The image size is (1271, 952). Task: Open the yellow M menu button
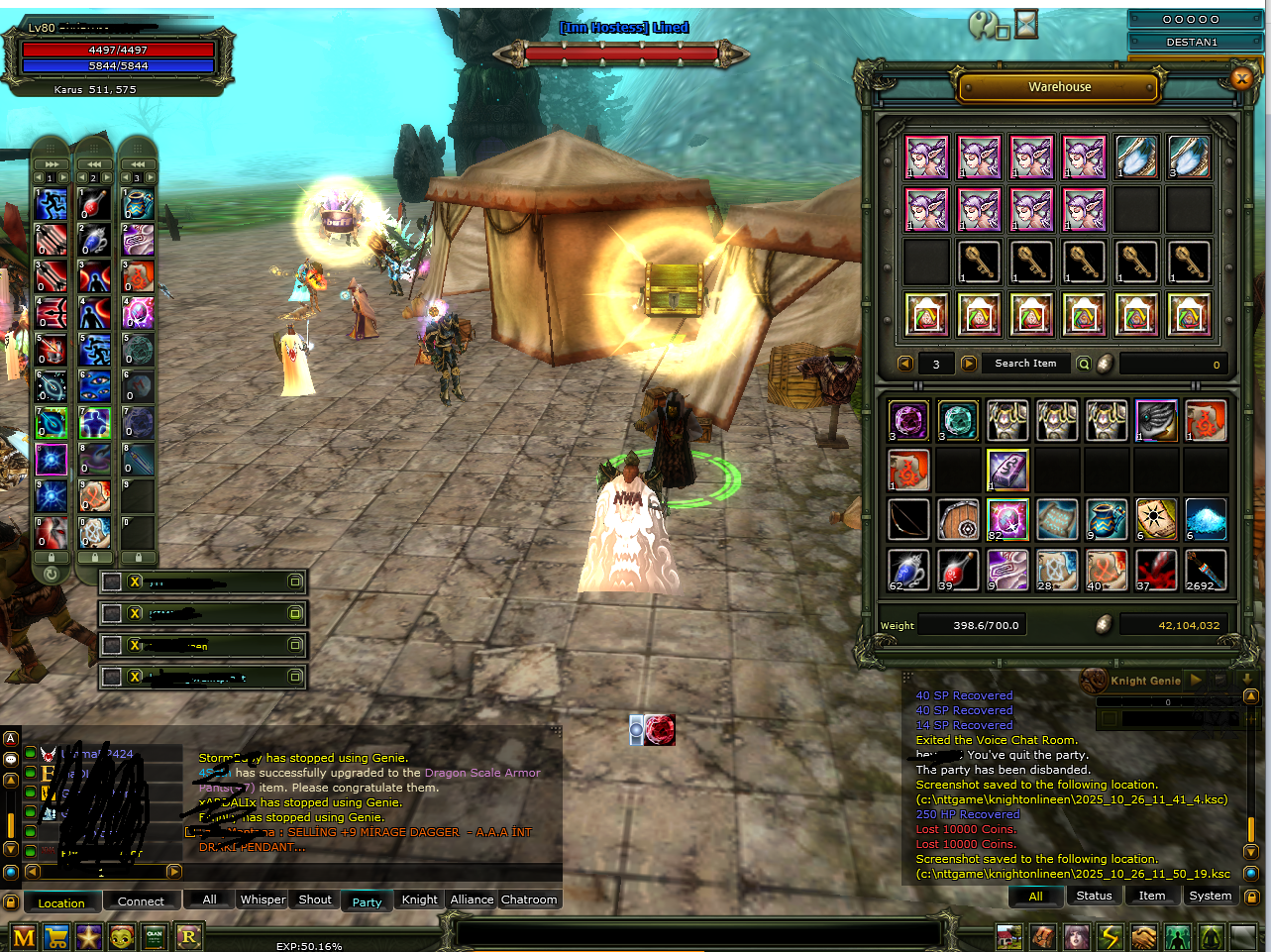pos(24,936)
